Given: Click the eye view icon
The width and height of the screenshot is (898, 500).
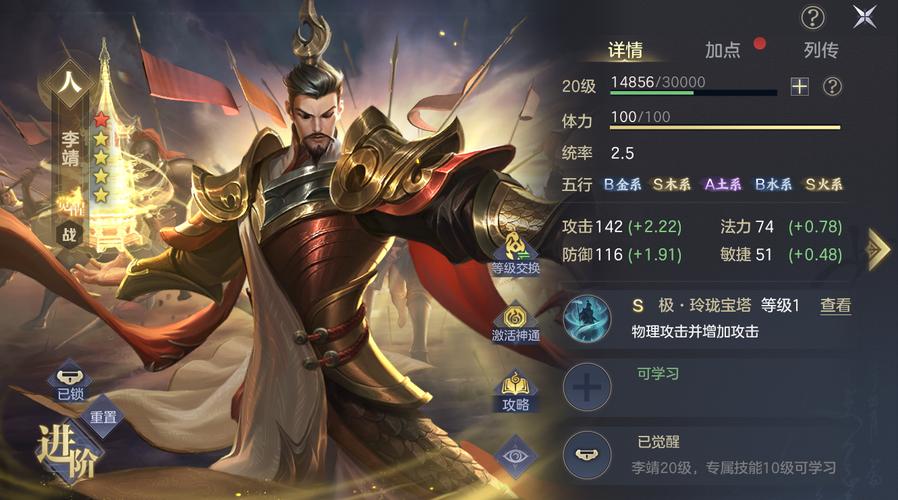Looking at the screenshot, I should 516,455.
